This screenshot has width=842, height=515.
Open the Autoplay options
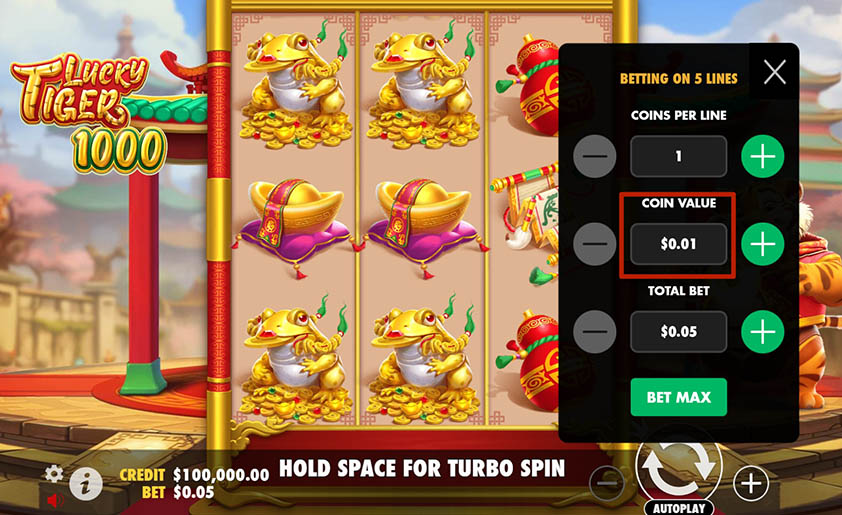click(x=678, y=507)
